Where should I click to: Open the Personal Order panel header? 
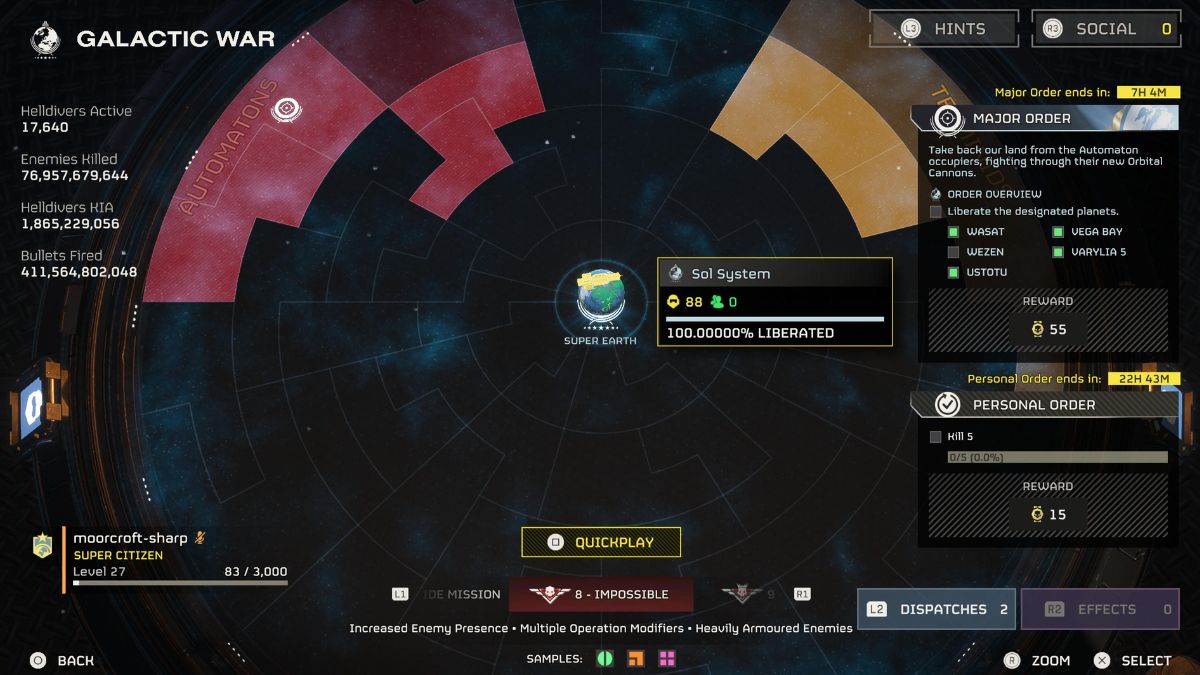point(1035,405)
